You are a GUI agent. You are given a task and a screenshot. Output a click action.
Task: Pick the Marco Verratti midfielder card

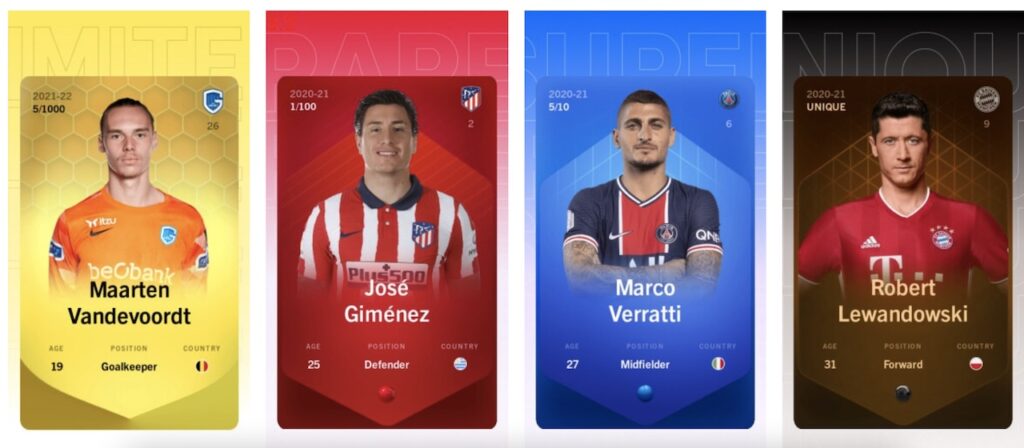[x=644, y=252]
